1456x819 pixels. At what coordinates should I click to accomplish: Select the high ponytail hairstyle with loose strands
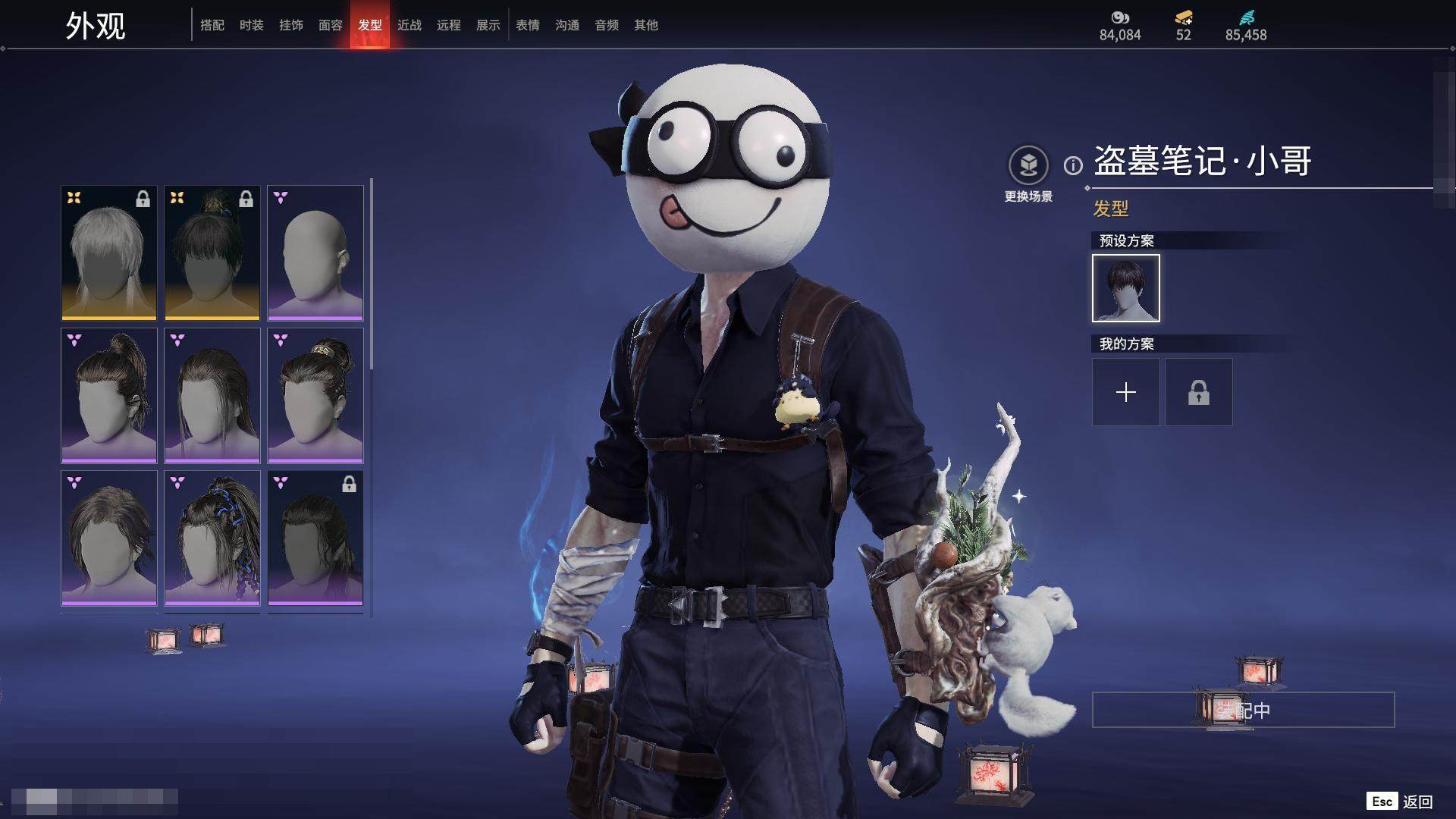click(x=109, y=395)
